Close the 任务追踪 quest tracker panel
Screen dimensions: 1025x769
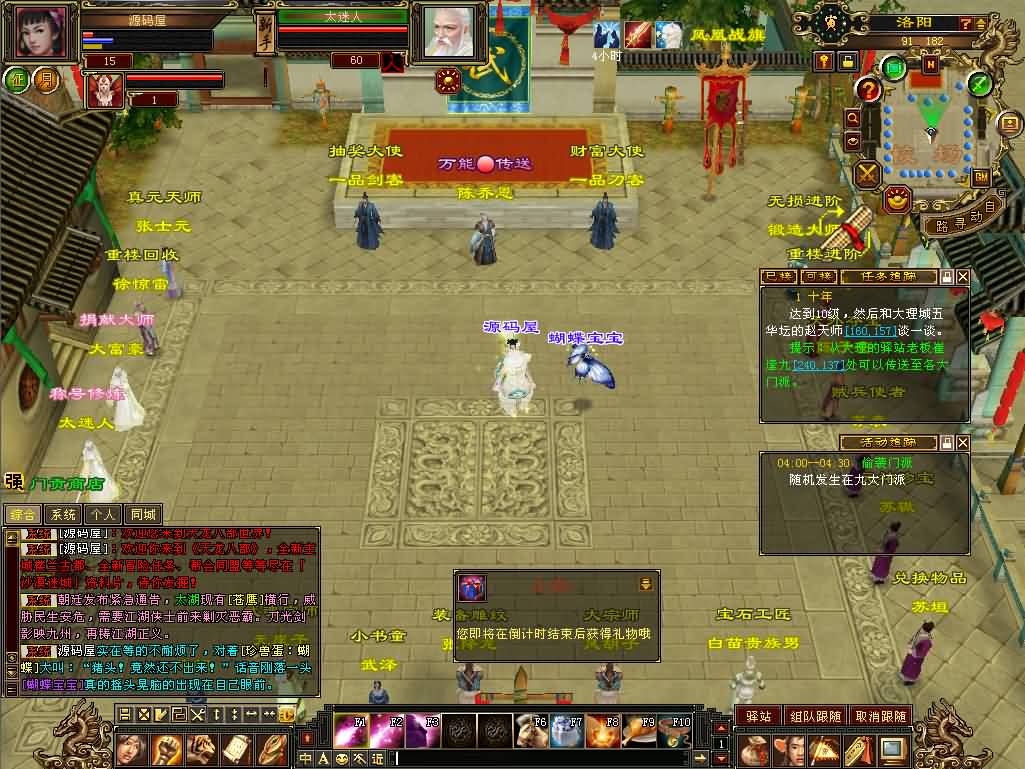962,276
